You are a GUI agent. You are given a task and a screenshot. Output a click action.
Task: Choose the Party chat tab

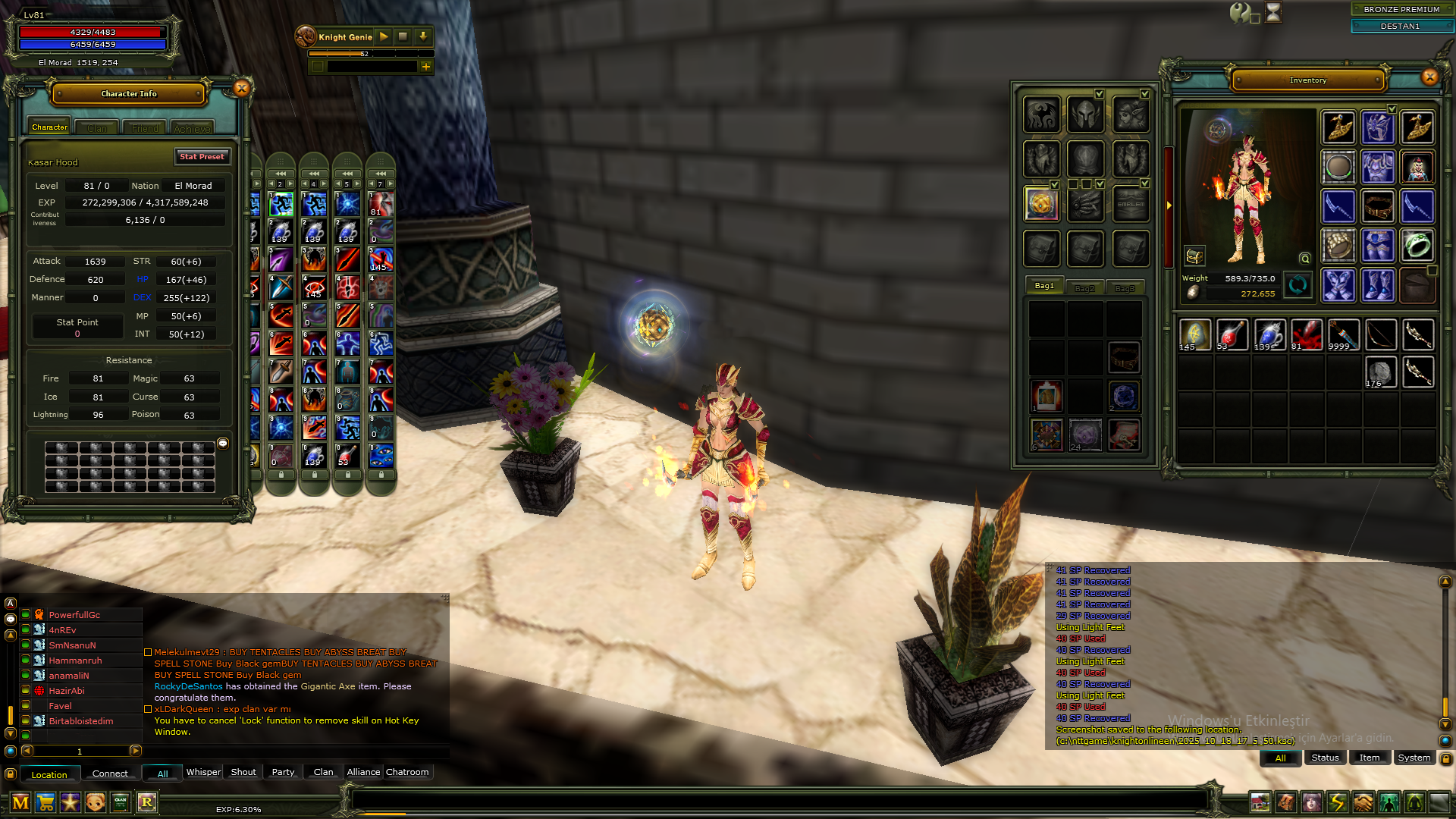283,772
